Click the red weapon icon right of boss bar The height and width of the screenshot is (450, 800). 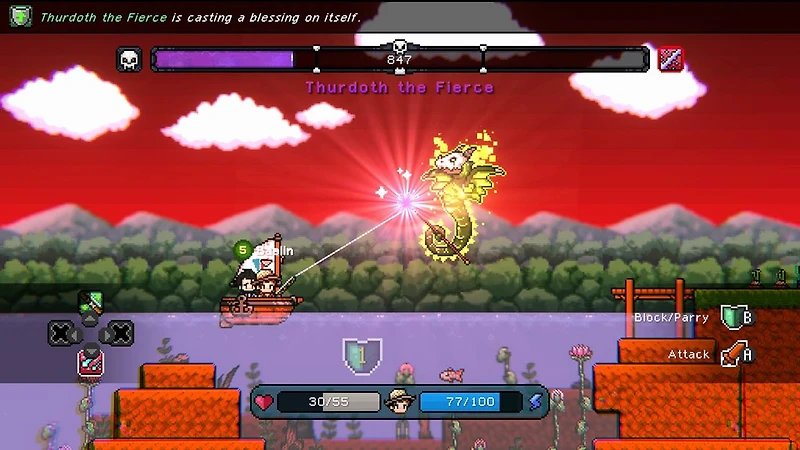coord(670,60)
